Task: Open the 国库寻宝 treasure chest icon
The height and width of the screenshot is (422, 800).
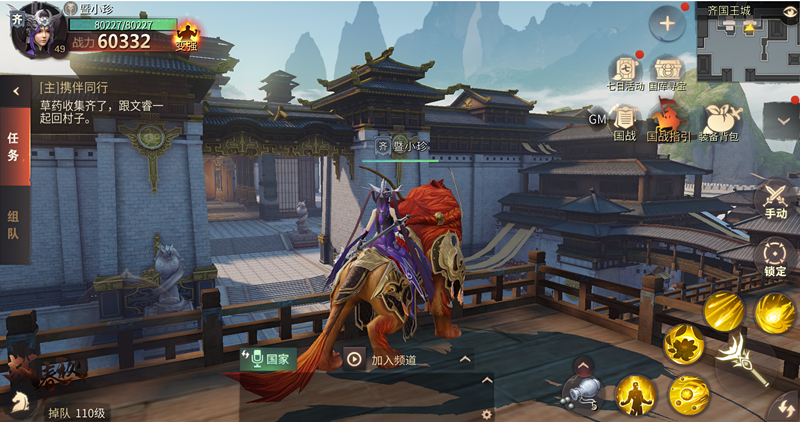Action: pos(667,72)
